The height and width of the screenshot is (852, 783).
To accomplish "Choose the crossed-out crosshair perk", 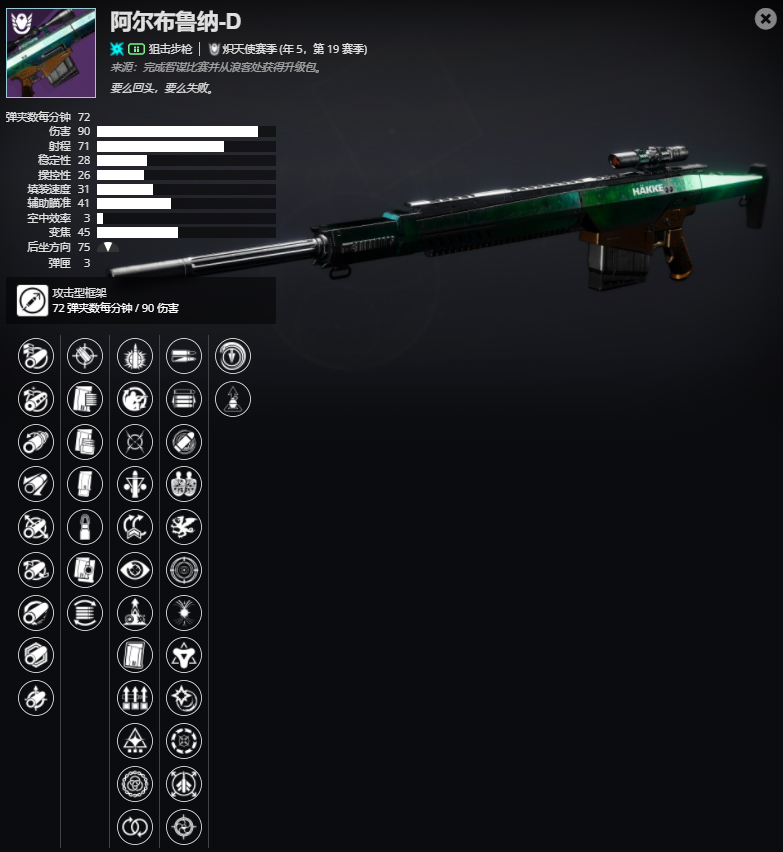I will click(x=135, y=441).
